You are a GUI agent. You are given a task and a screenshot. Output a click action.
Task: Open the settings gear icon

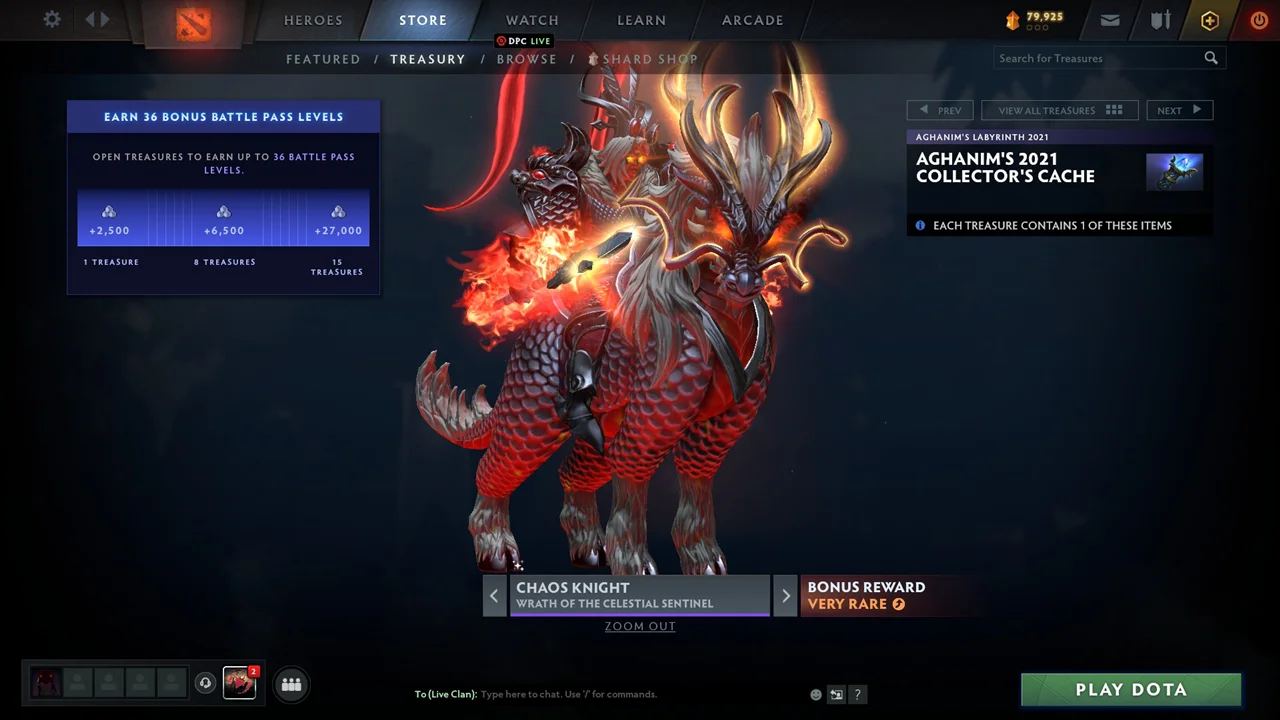[51, 19]
